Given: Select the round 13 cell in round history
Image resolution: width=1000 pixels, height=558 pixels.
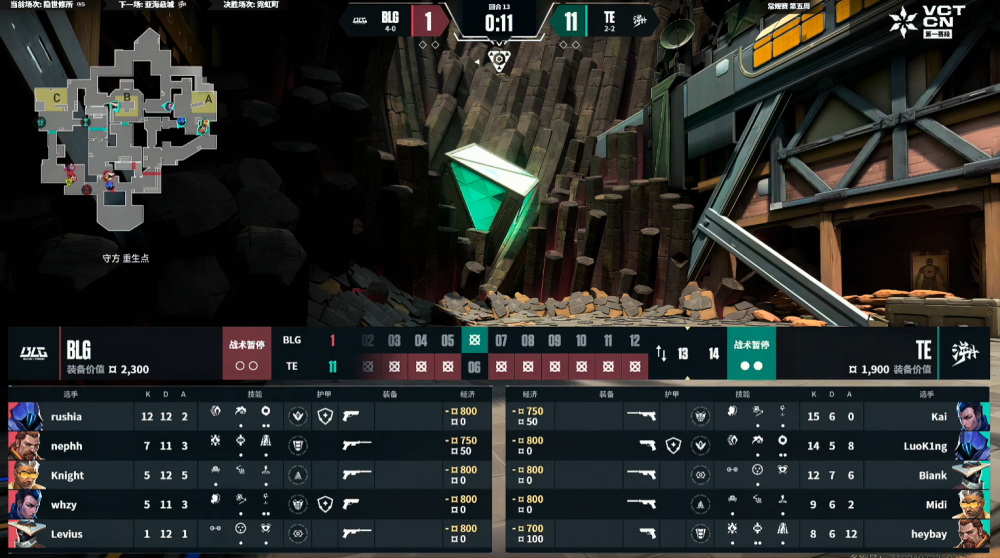Looking at the screenshot, I should tap(684, 353).
